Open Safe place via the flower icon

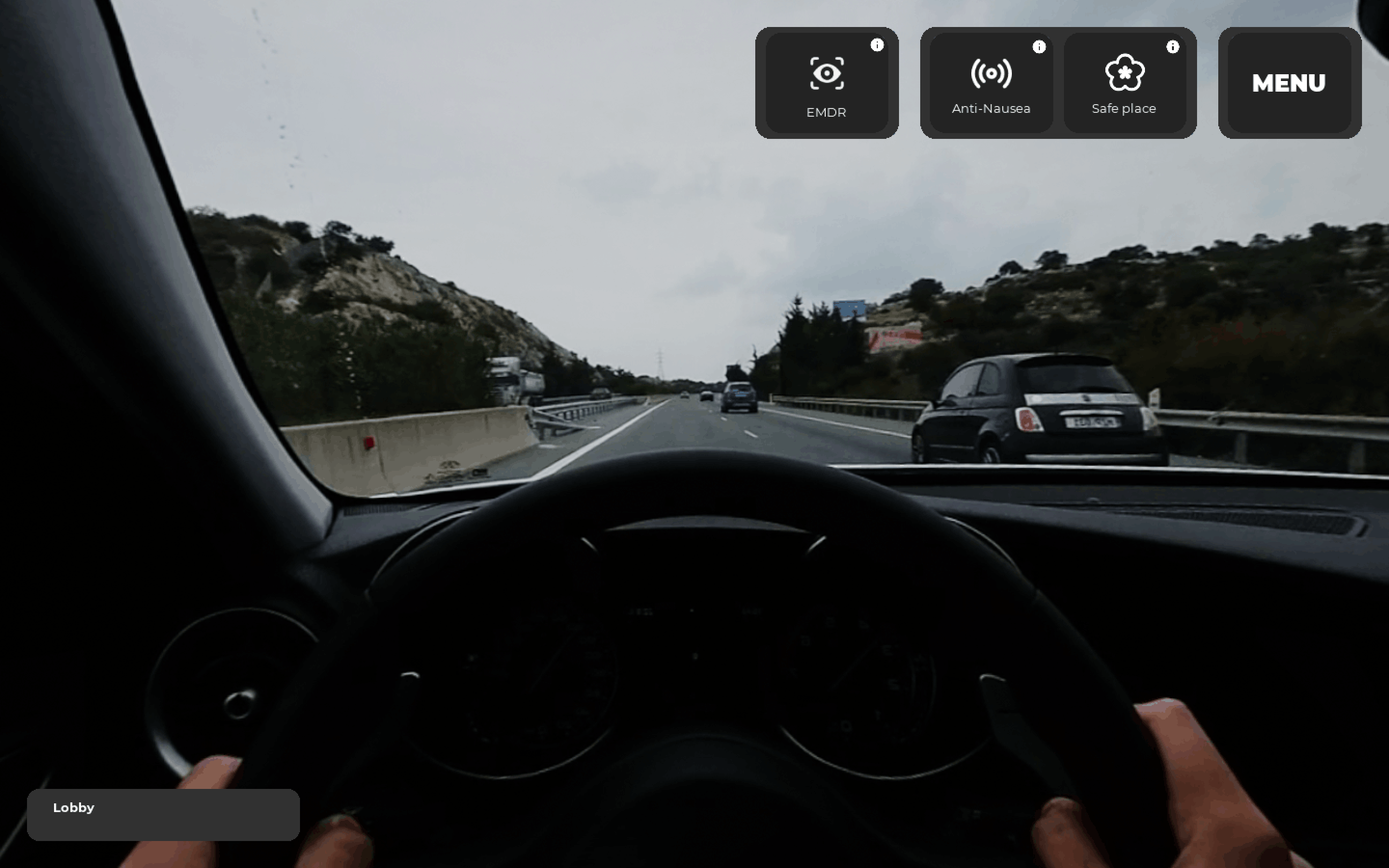[1126, 73]
